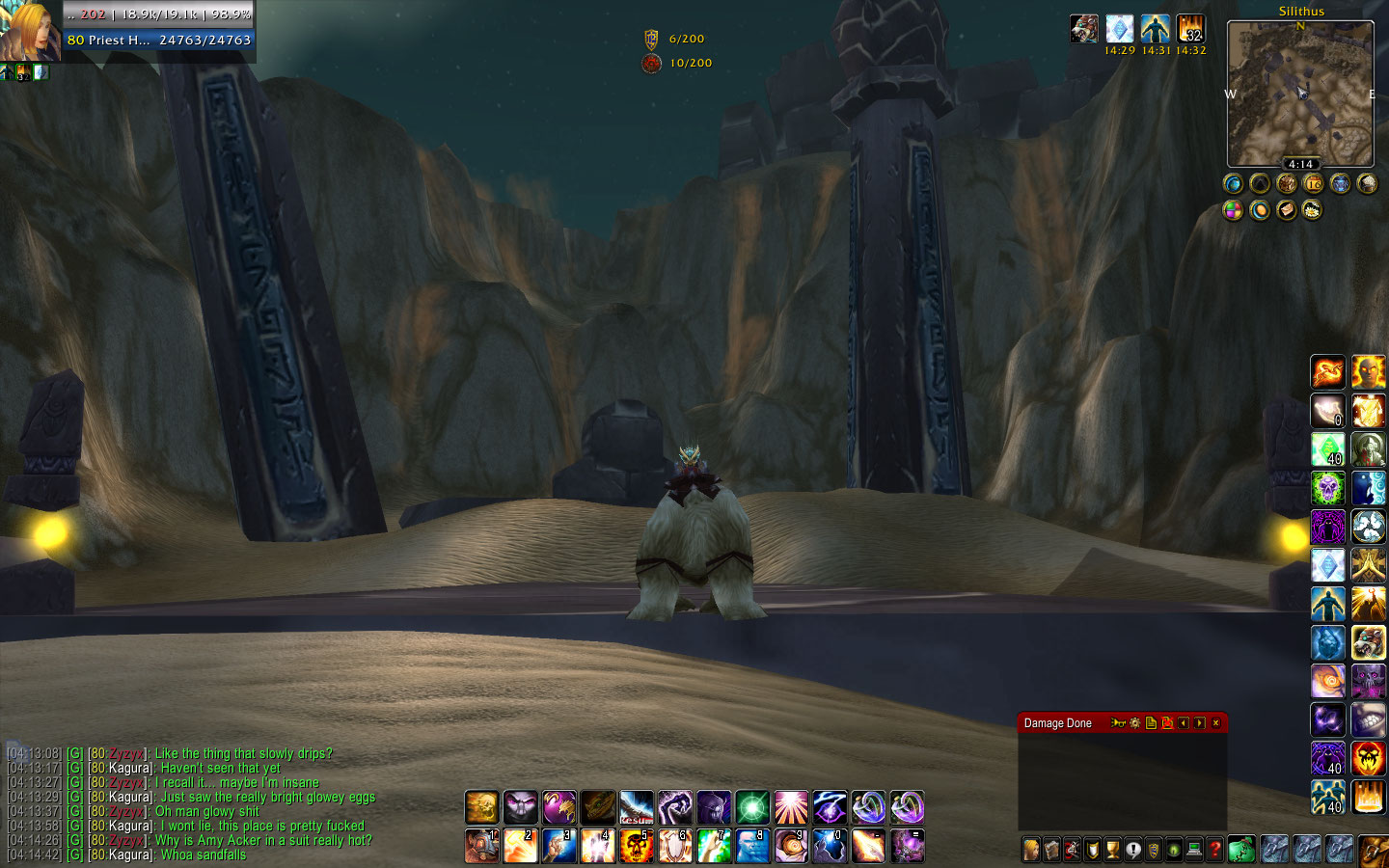Open the Silithus minimap
This screenshot has width=1389, height=868.
click(1299, 95)
